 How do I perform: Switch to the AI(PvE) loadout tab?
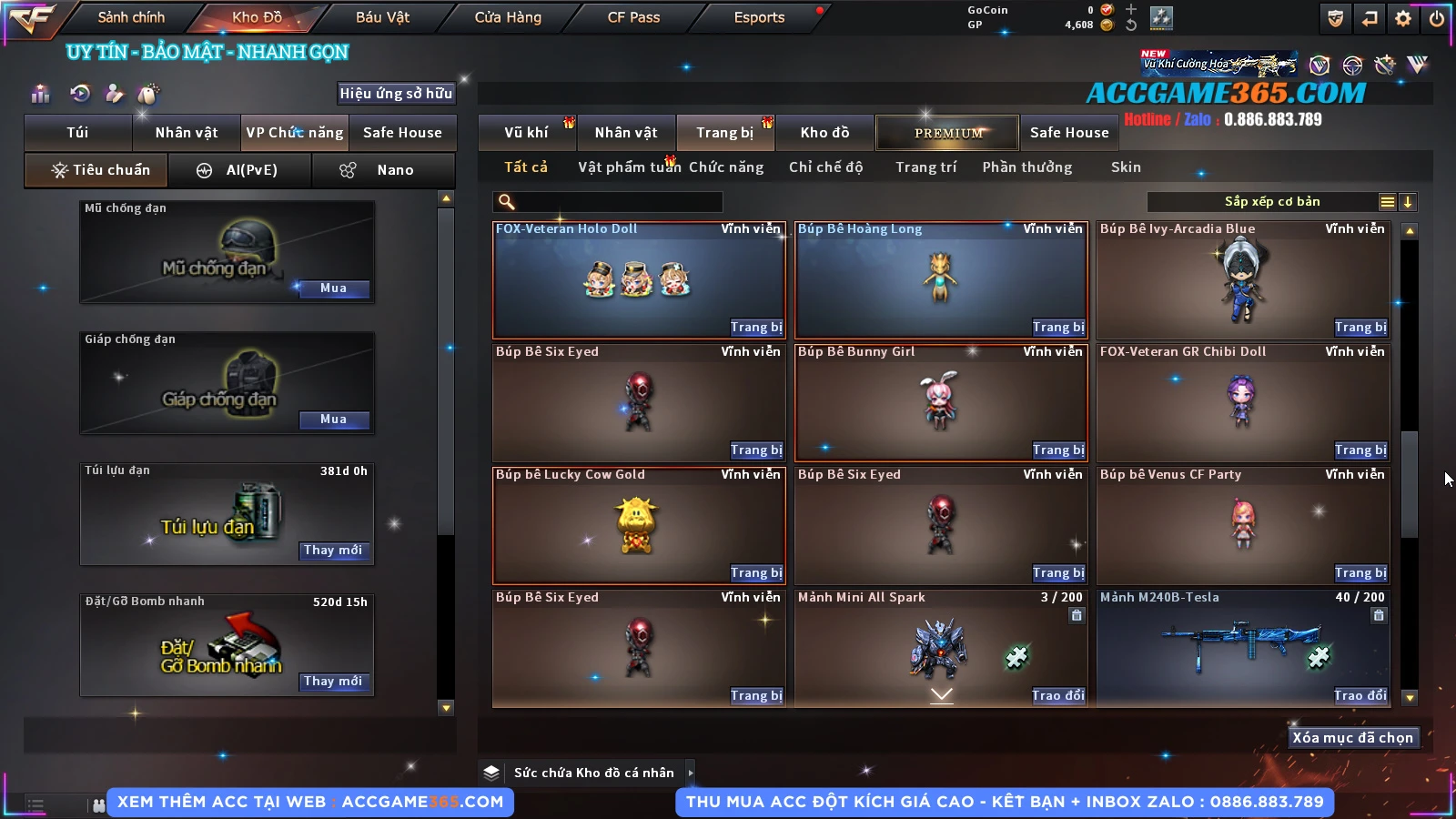240,170
